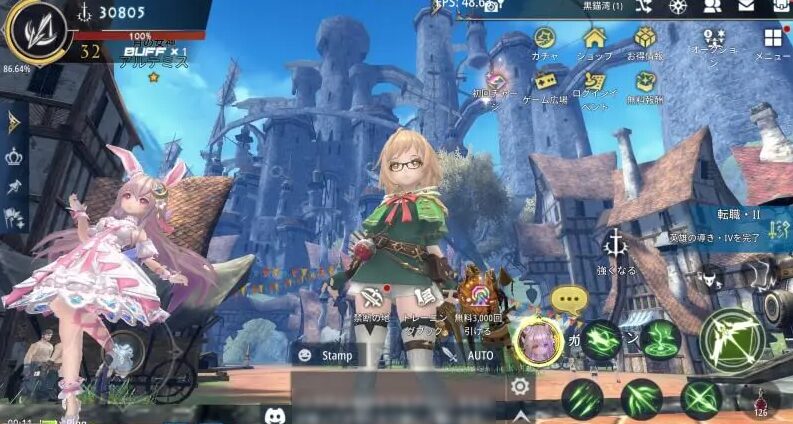793x424 pixels.
Task: Open the settings gear icon
Action: (519, 387)
